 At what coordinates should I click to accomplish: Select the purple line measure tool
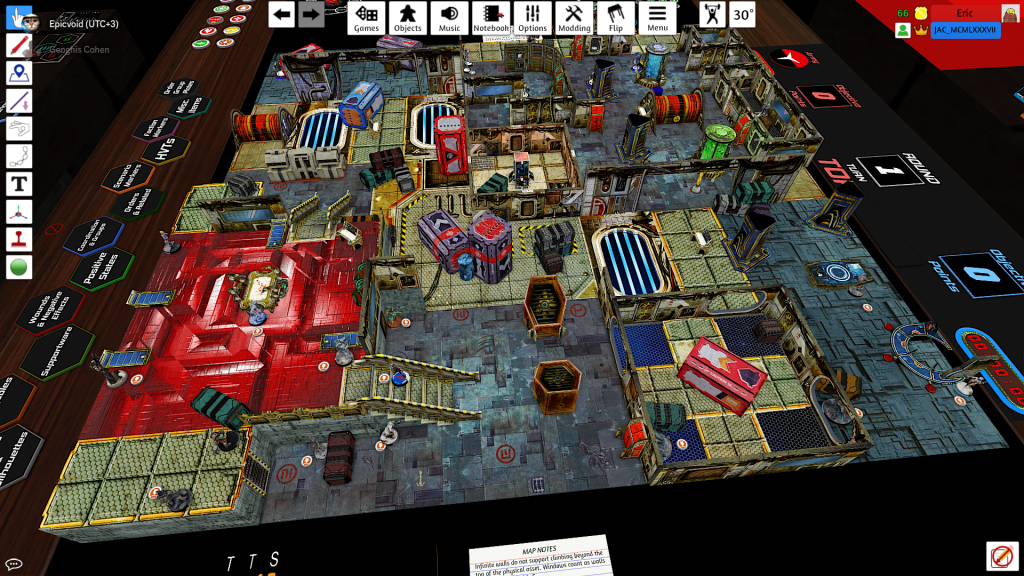pyautogui.click(x=19, y=101)
